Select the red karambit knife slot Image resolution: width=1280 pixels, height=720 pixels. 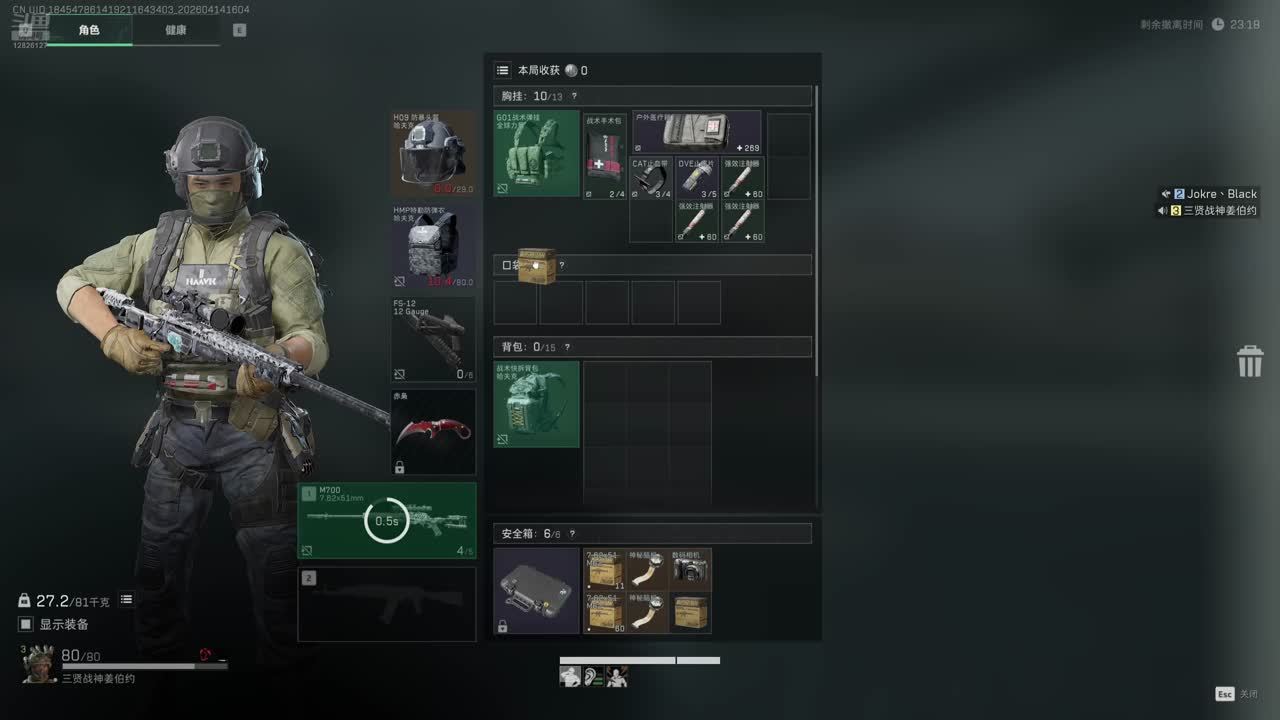pos(433,432)
